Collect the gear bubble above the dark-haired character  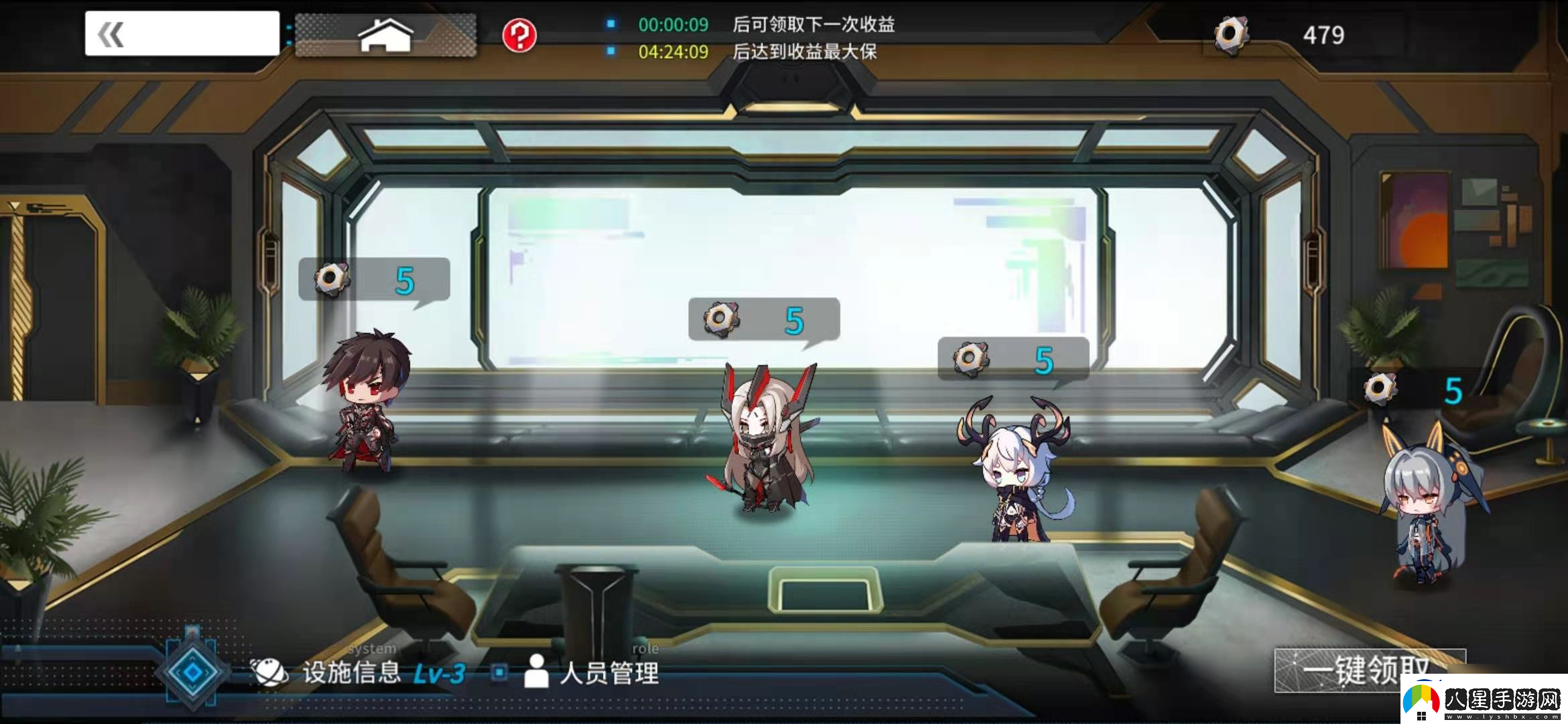click(x=373, y=280)
